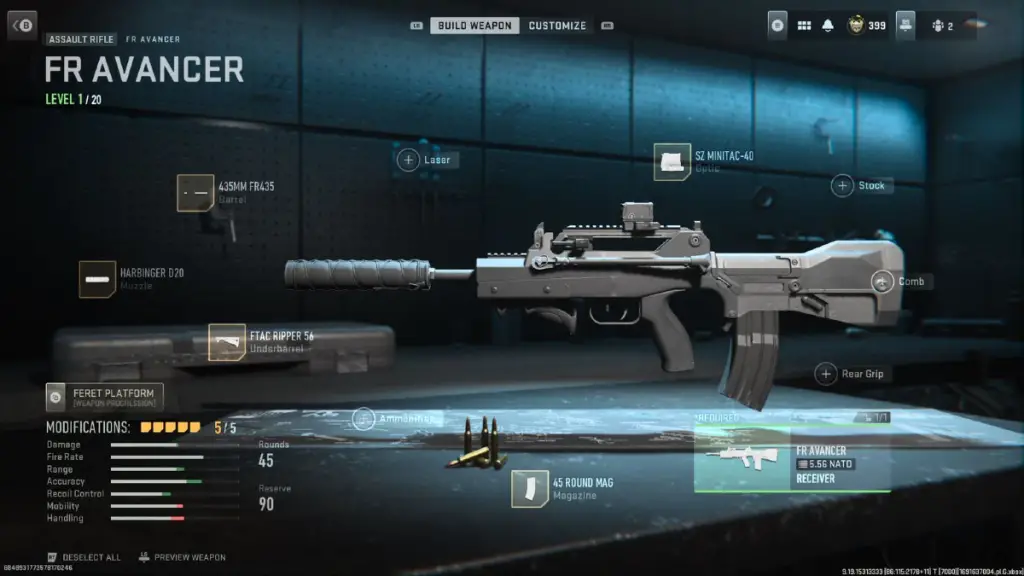Choose the Harbinger D20 muzzle slot

(x=98, y=279)
